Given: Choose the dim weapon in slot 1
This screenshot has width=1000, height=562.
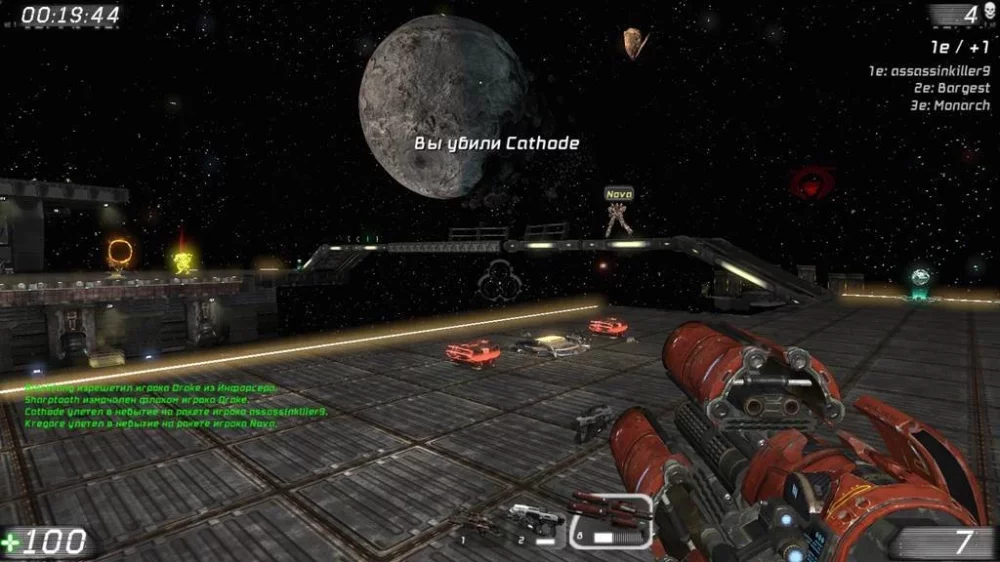Looking at the screenshot, I should point(477,525).
